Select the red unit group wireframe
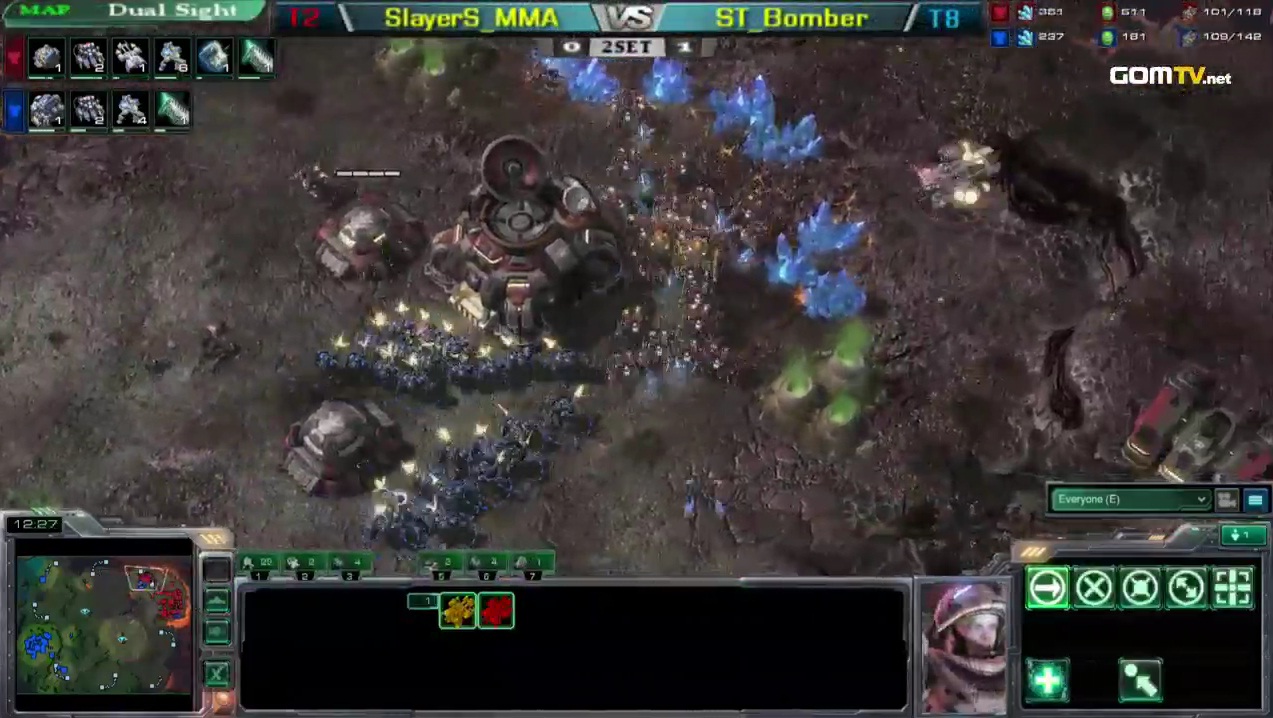 496,610
